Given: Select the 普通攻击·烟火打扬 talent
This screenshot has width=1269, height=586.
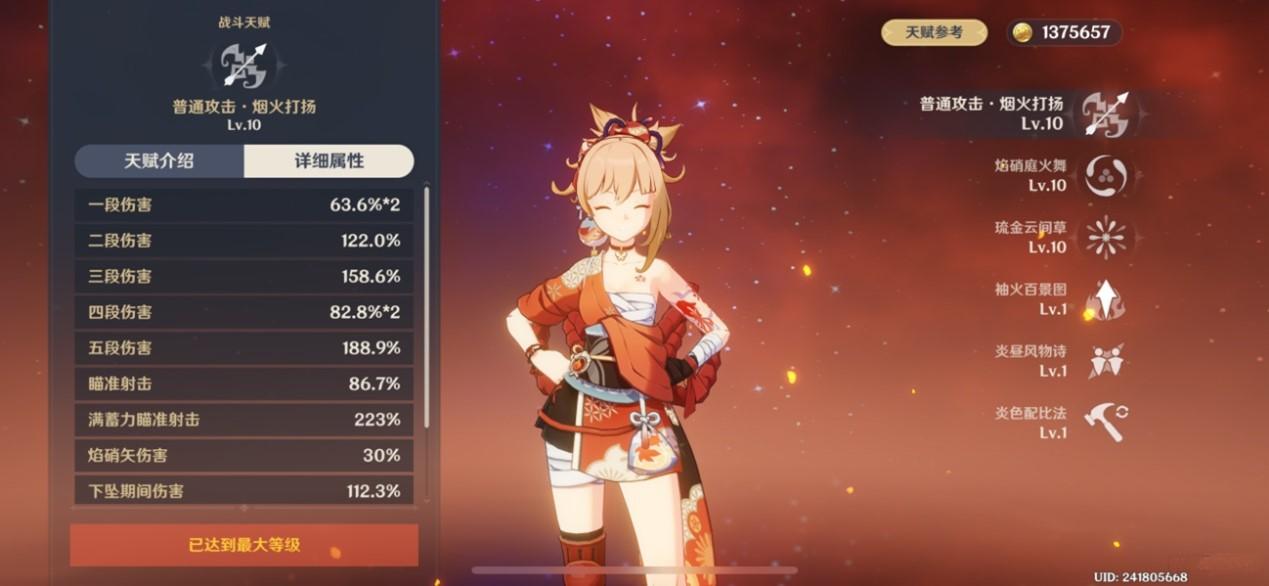Looking at the screenshot, I should pyautogui.click(x=1104, y=113).
